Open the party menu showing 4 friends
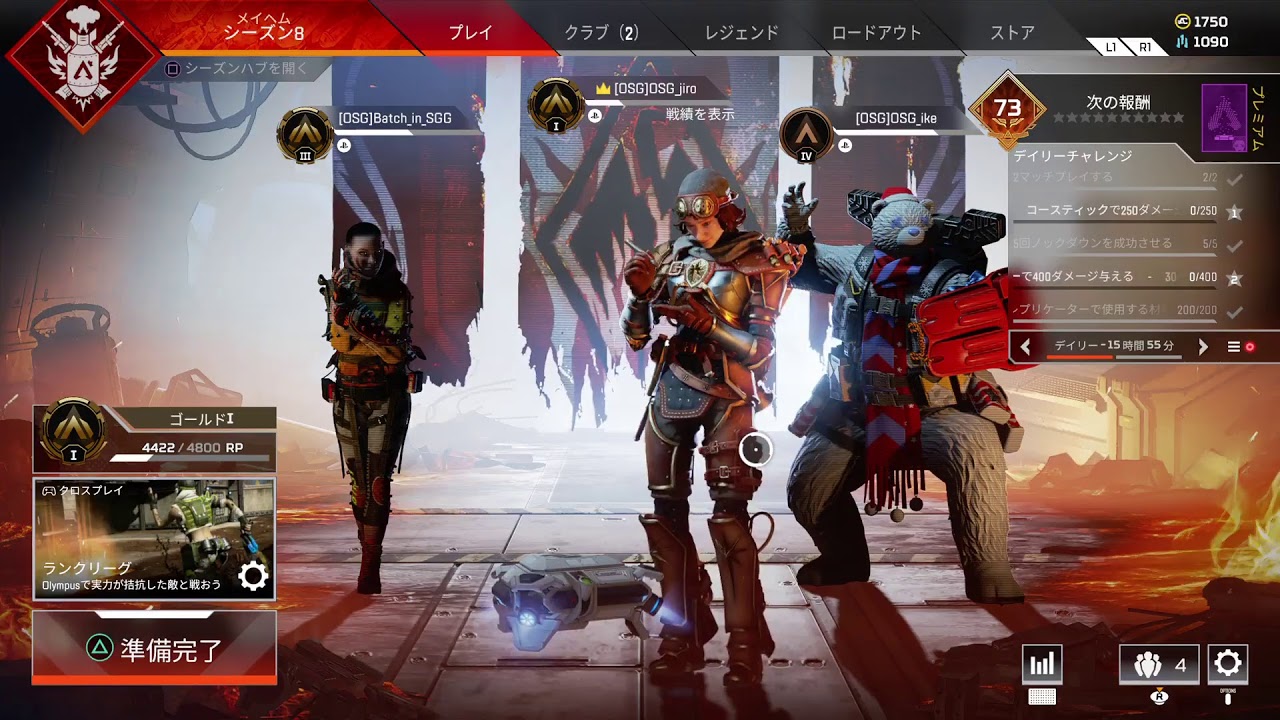Viewport: 1280px width, 720px height. click(1159, 664)
